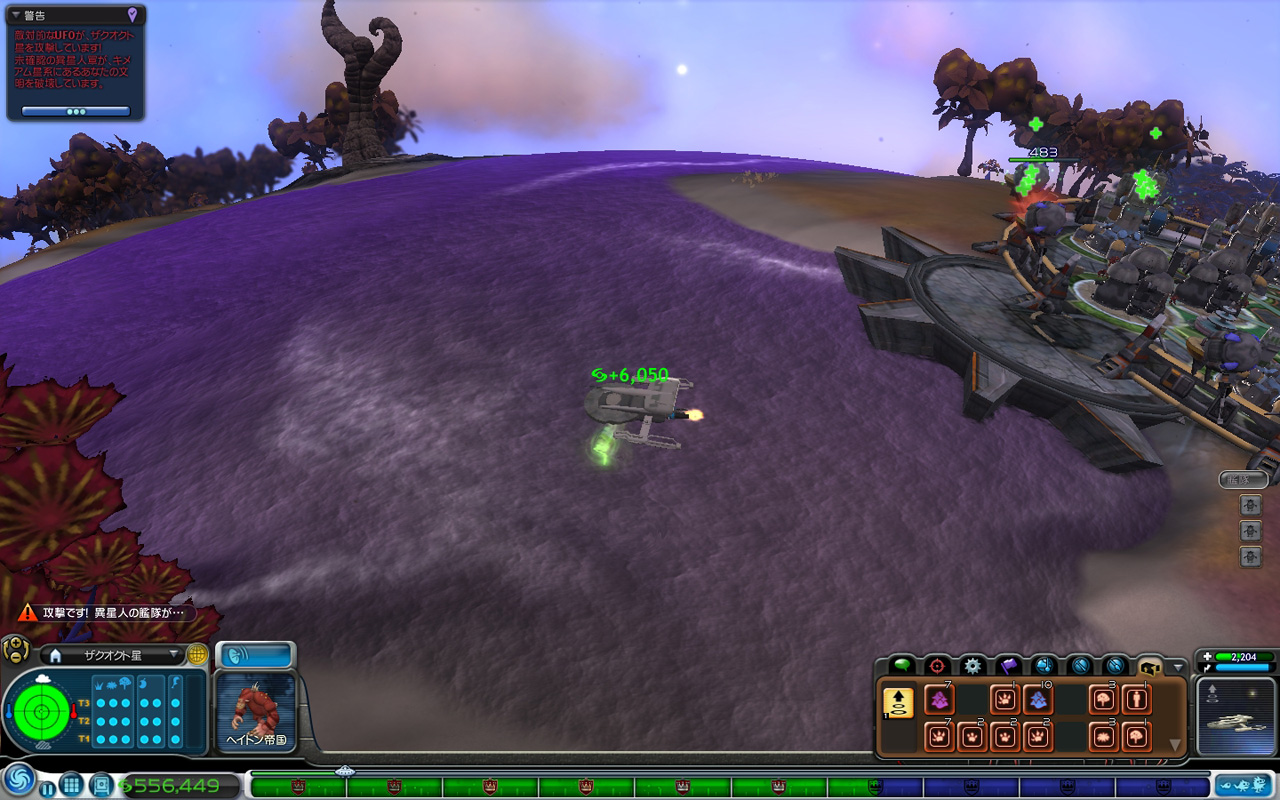Expand the warning with the three-dot button
1280x800 pixels.
(x=76, y=111)
